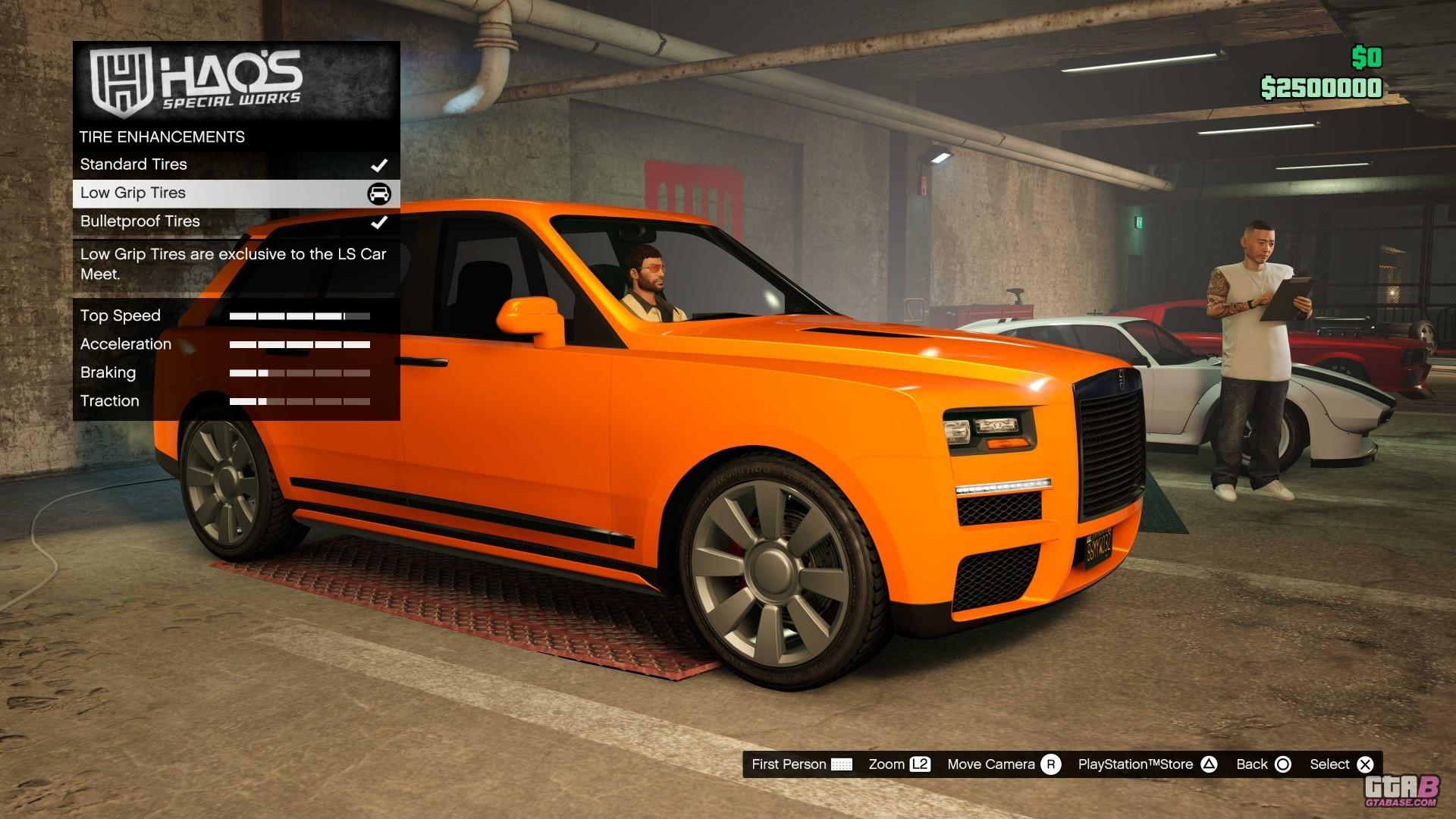Click the HAO'S Special Works shield logo

pyautogui.click(x=121, y=83)
